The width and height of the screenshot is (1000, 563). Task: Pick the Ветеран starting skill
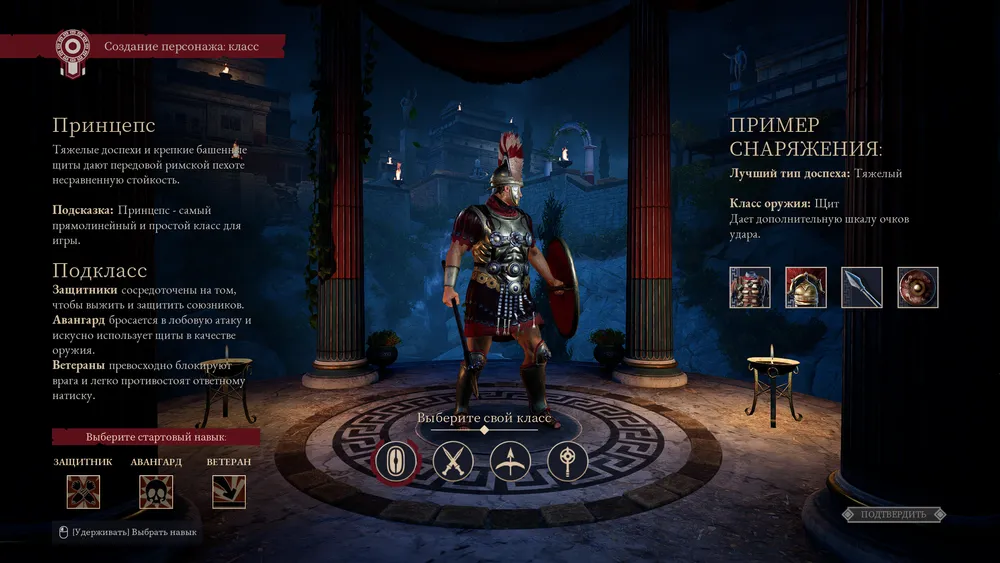tap(229, 491)
